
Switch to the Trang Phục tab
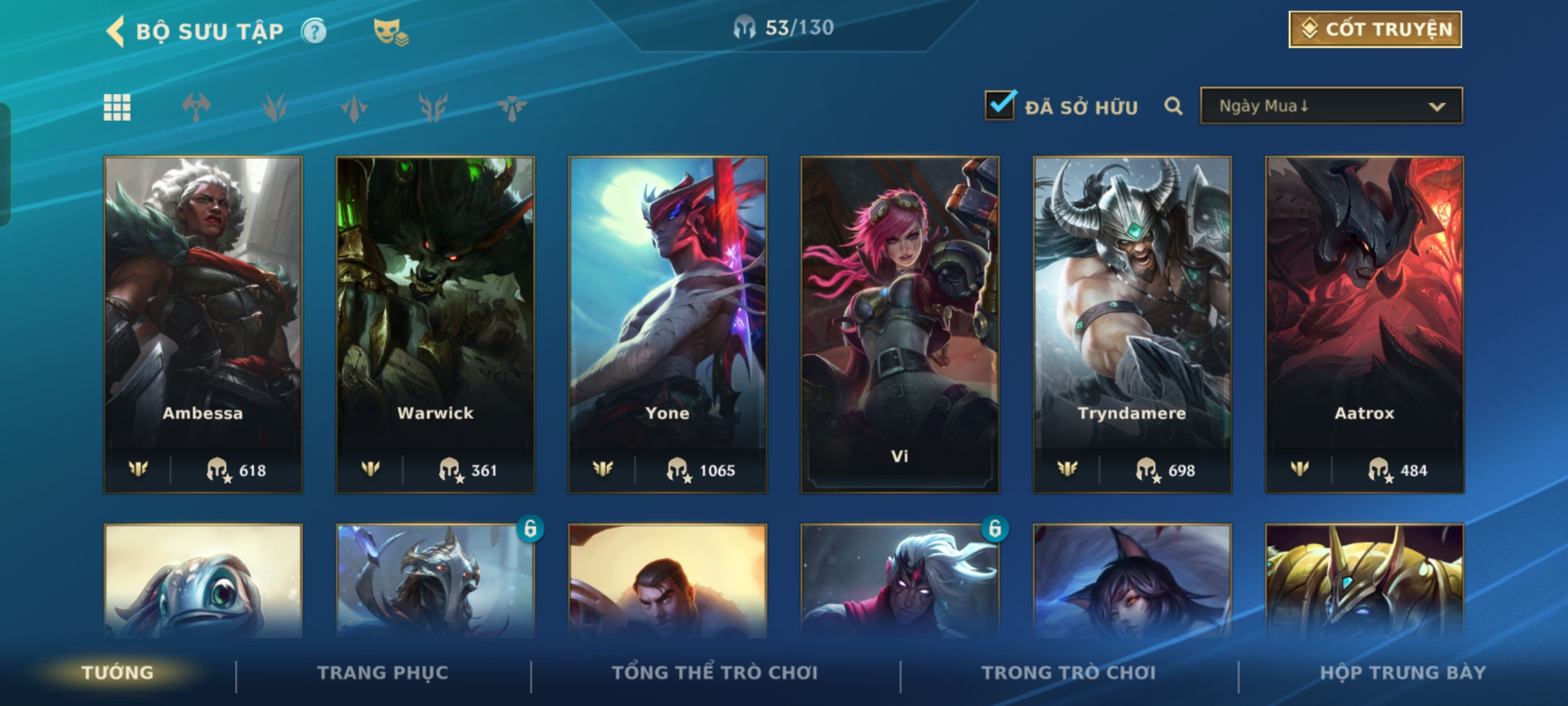pos(383,673)
